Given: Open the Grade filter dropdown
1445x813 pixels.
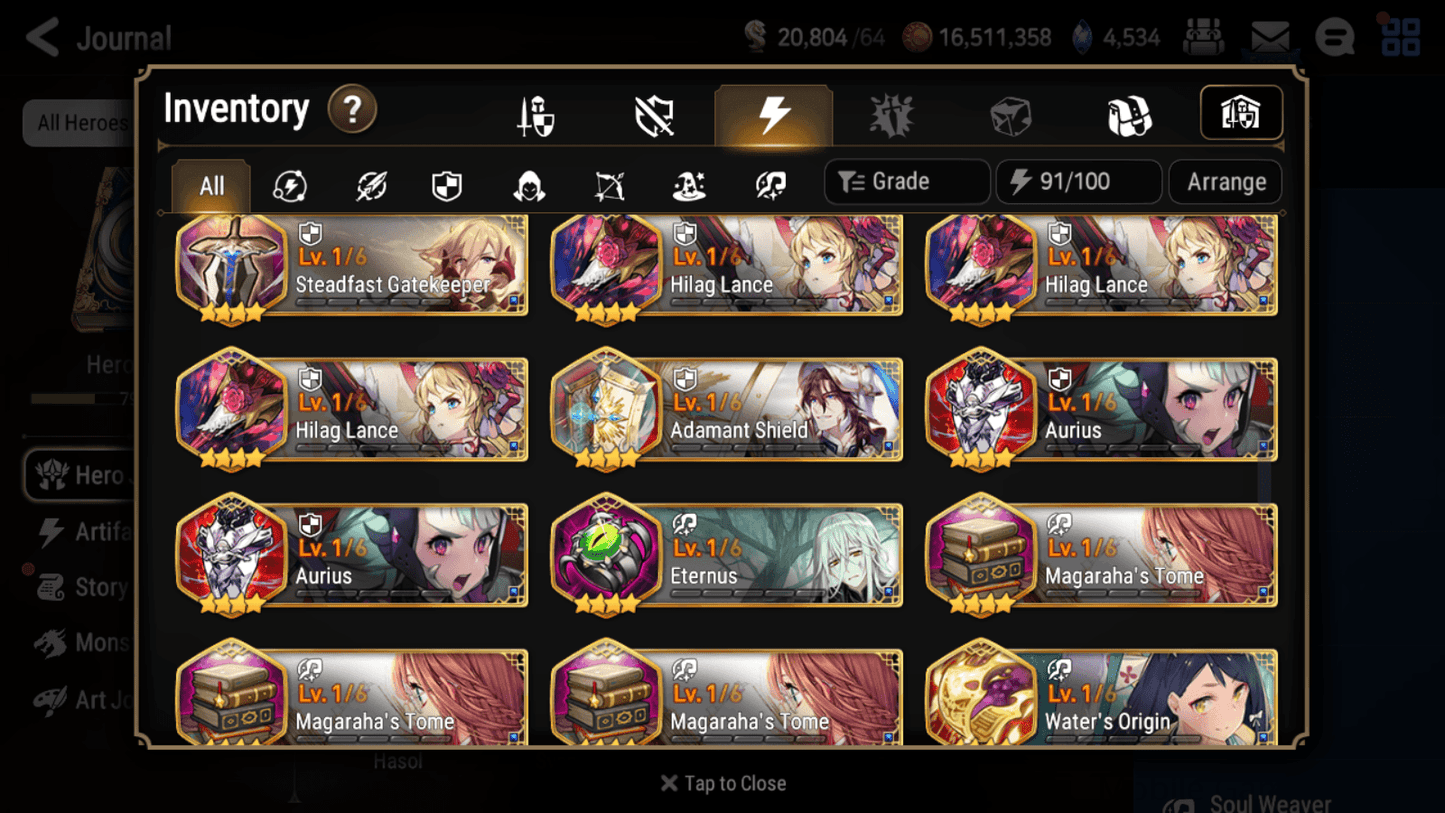Looking at the screenshot, I should coord(906,182).
